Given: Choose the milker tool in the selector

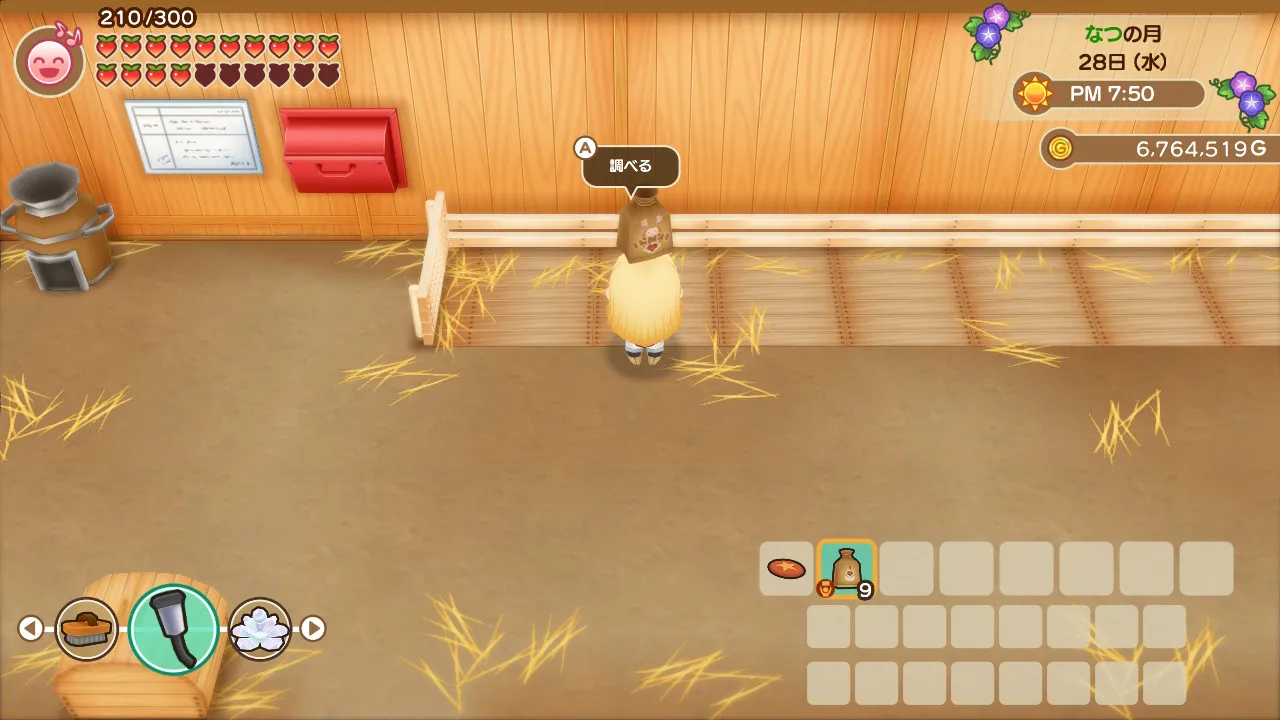Looking at the screenshot, I should pos(173,629).
